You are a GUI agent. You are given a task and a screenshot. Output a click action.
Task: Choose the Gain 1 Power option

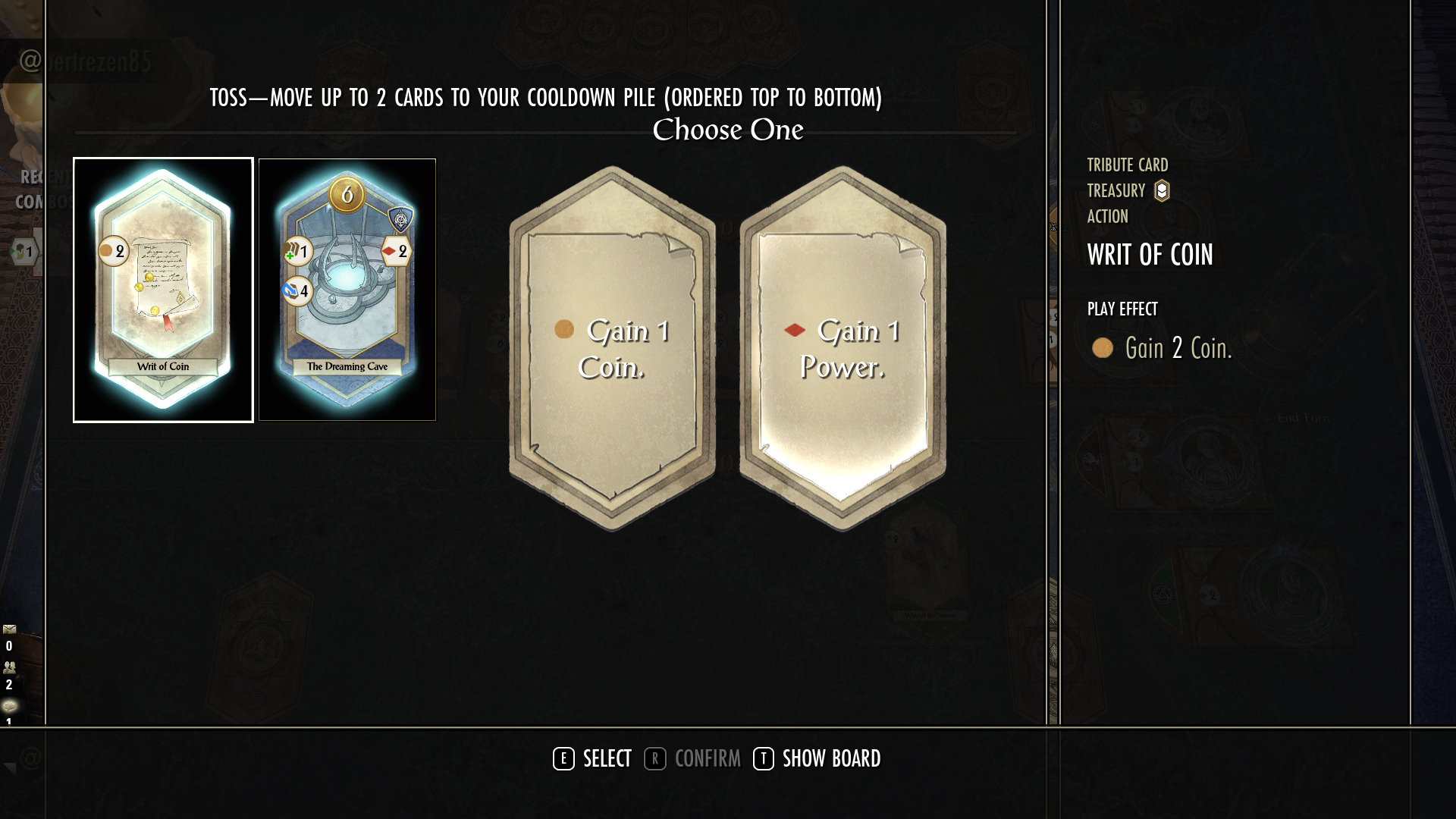click(x=843, y=349)
